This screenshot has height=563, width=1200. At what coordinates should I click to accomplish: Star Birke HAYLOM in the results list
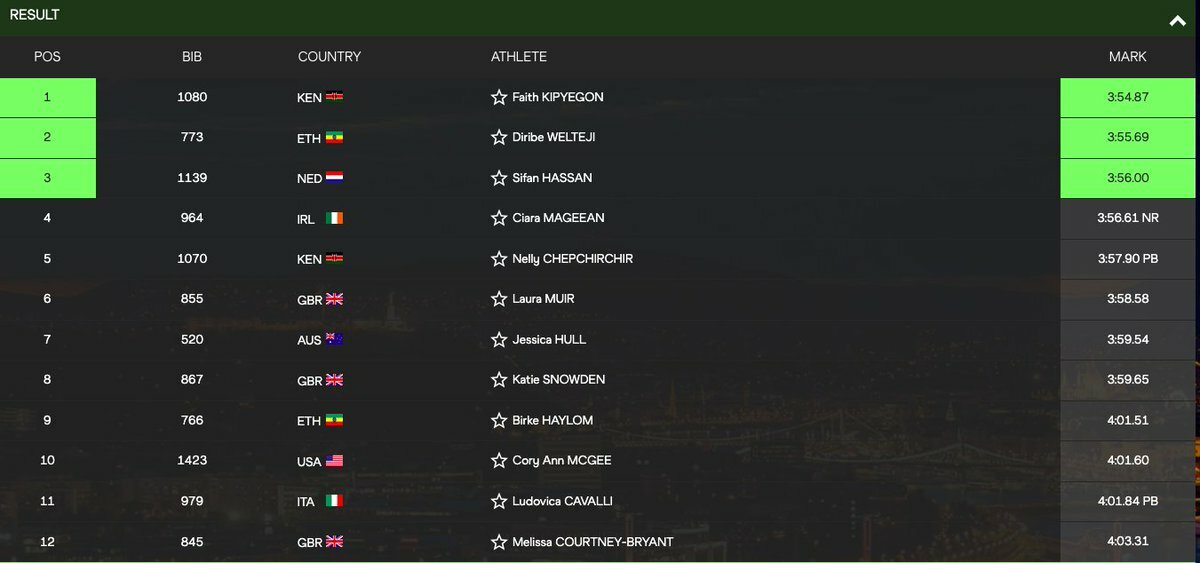tap(499, 420)
